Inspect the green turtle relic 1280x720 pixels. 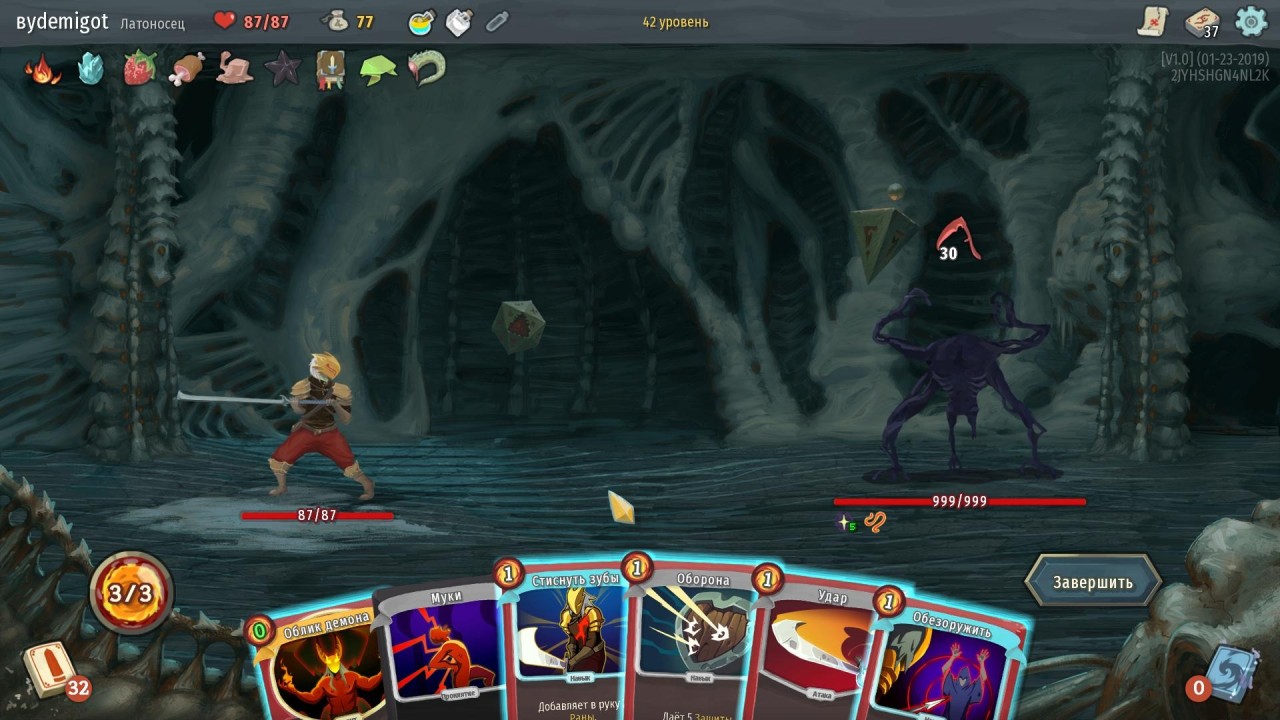[x=378, y=68]
